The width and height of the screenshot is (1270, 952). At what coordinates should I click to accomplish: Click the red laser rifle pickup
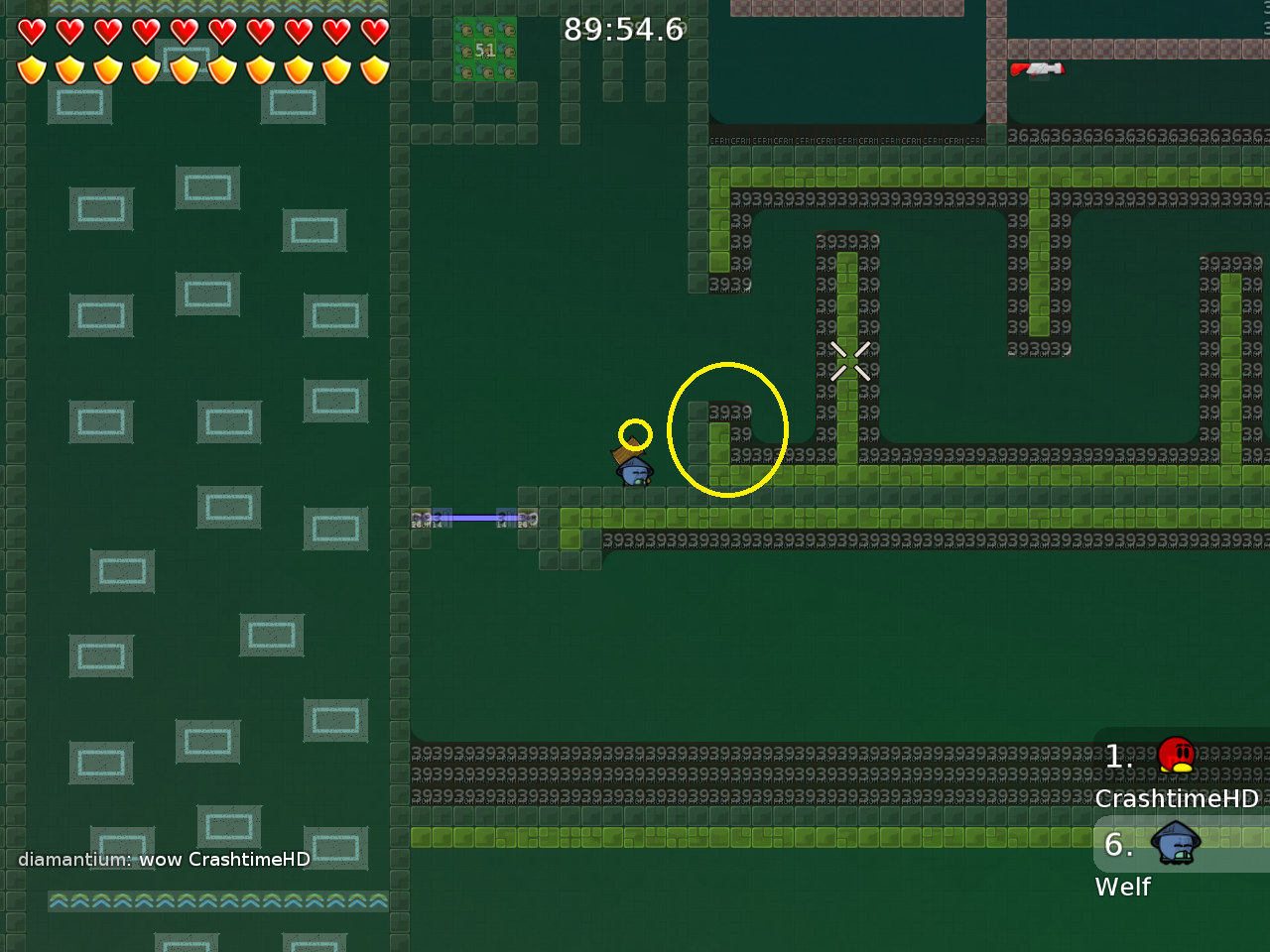(1038, 68)
